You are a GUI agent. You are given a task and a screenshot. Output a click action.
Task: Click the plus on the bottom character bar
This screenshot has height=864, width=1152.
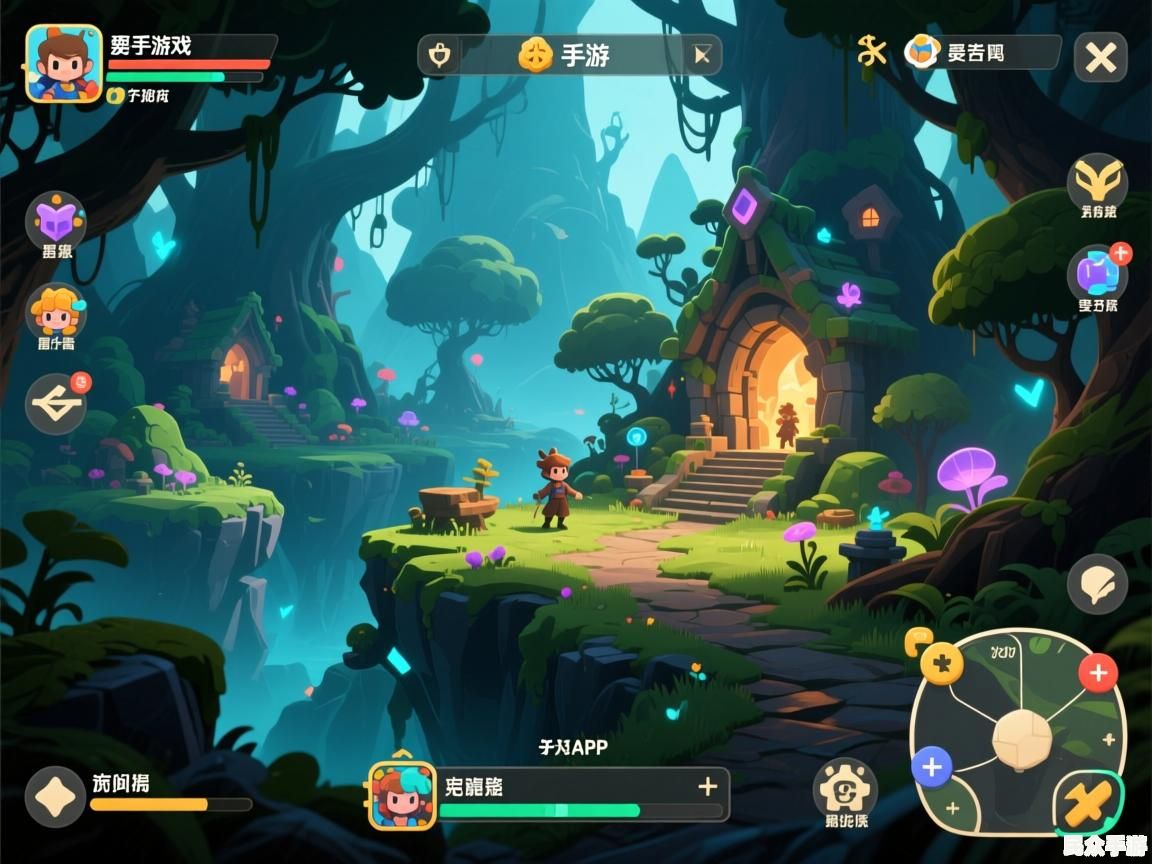(x=708, y=786)
